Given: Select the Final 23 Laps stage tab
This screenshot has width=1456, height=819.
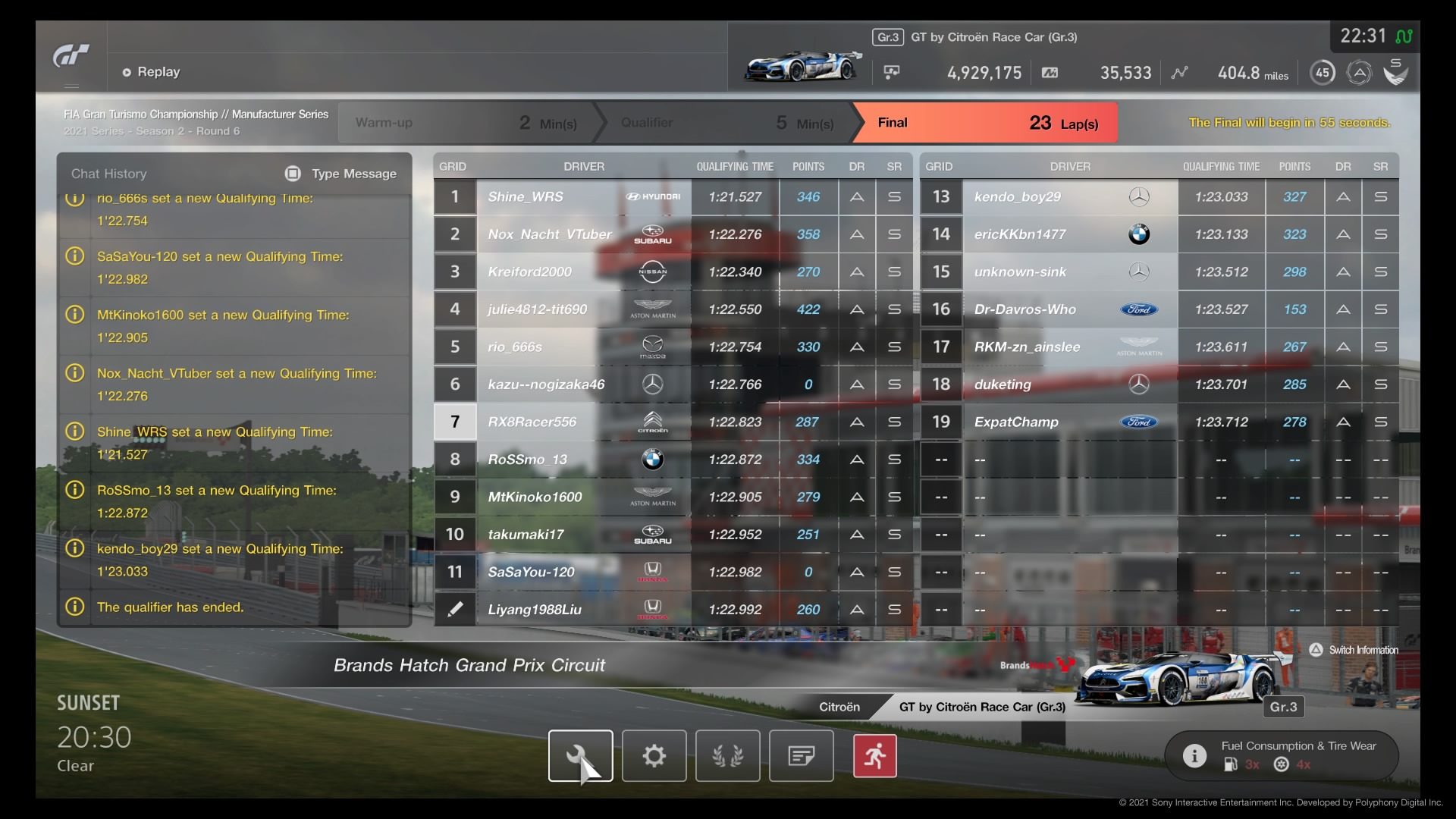Looking at the screenshot, I should point(984,123).
